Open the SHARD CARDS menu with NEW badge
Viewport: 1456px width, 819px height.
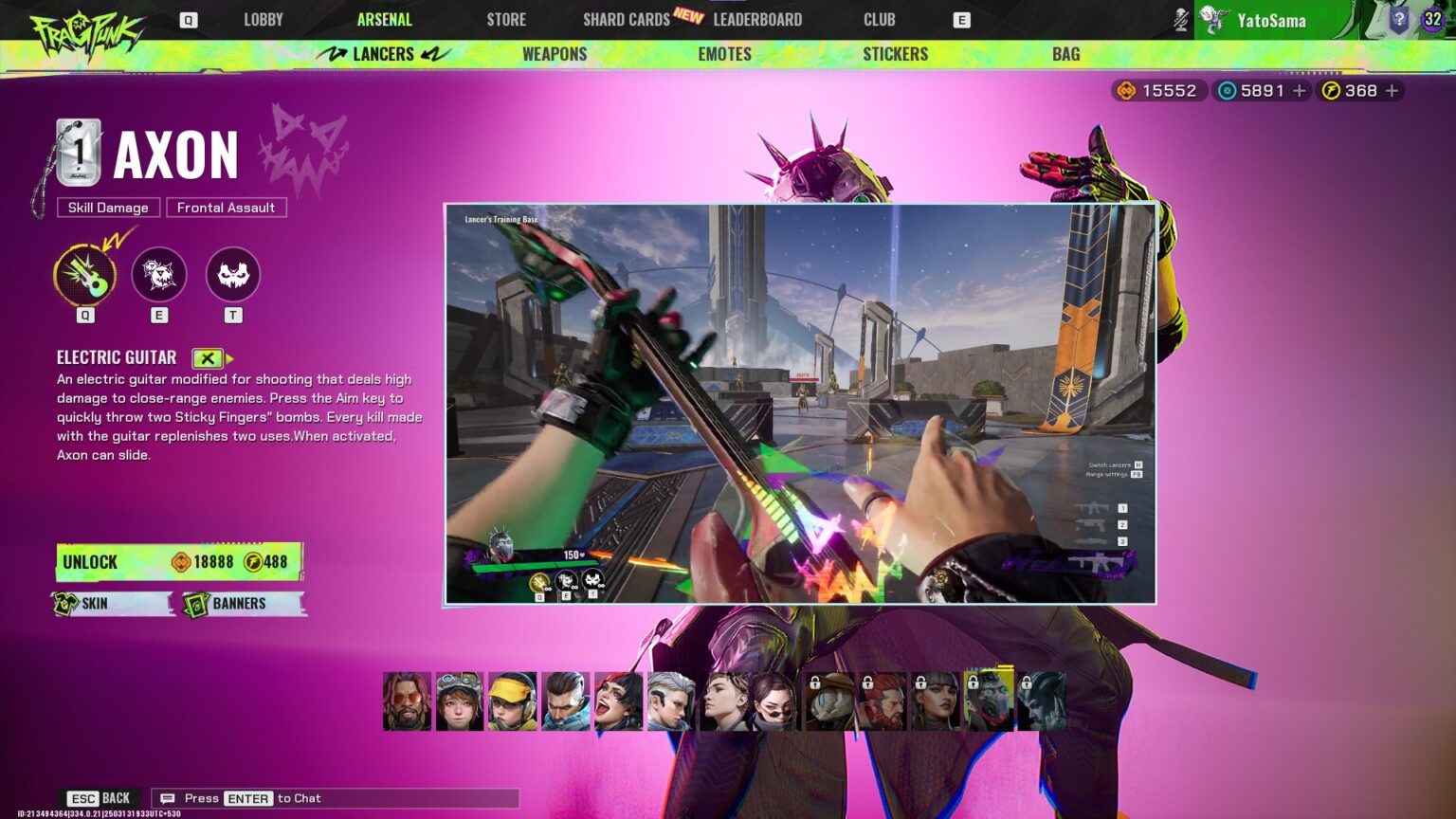626,19
